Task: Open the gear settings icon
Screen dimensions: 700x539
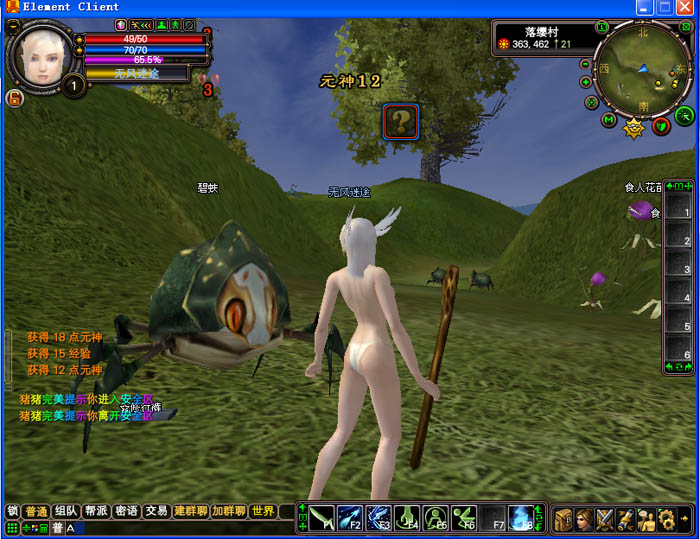Action: tap(666, 519)
